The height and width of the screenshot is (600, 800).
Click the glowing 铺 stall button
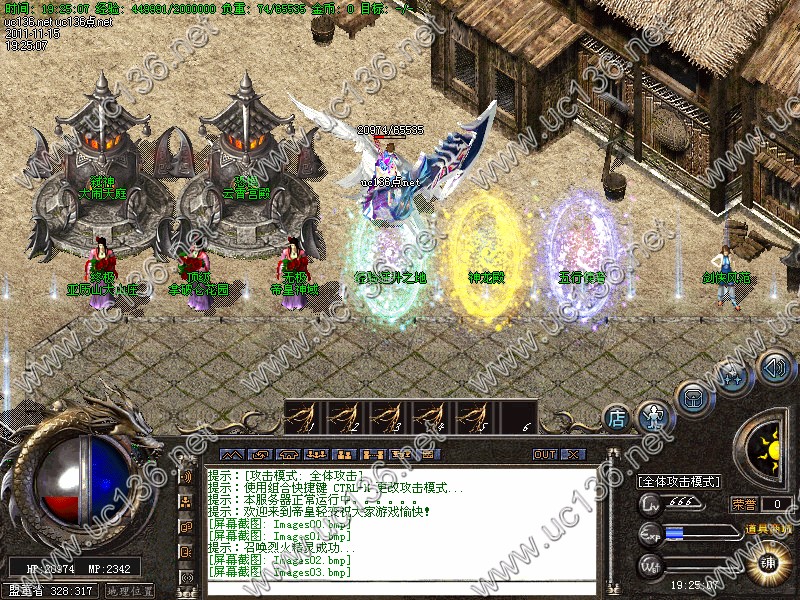pyautogui.click(x=769, y=562)
